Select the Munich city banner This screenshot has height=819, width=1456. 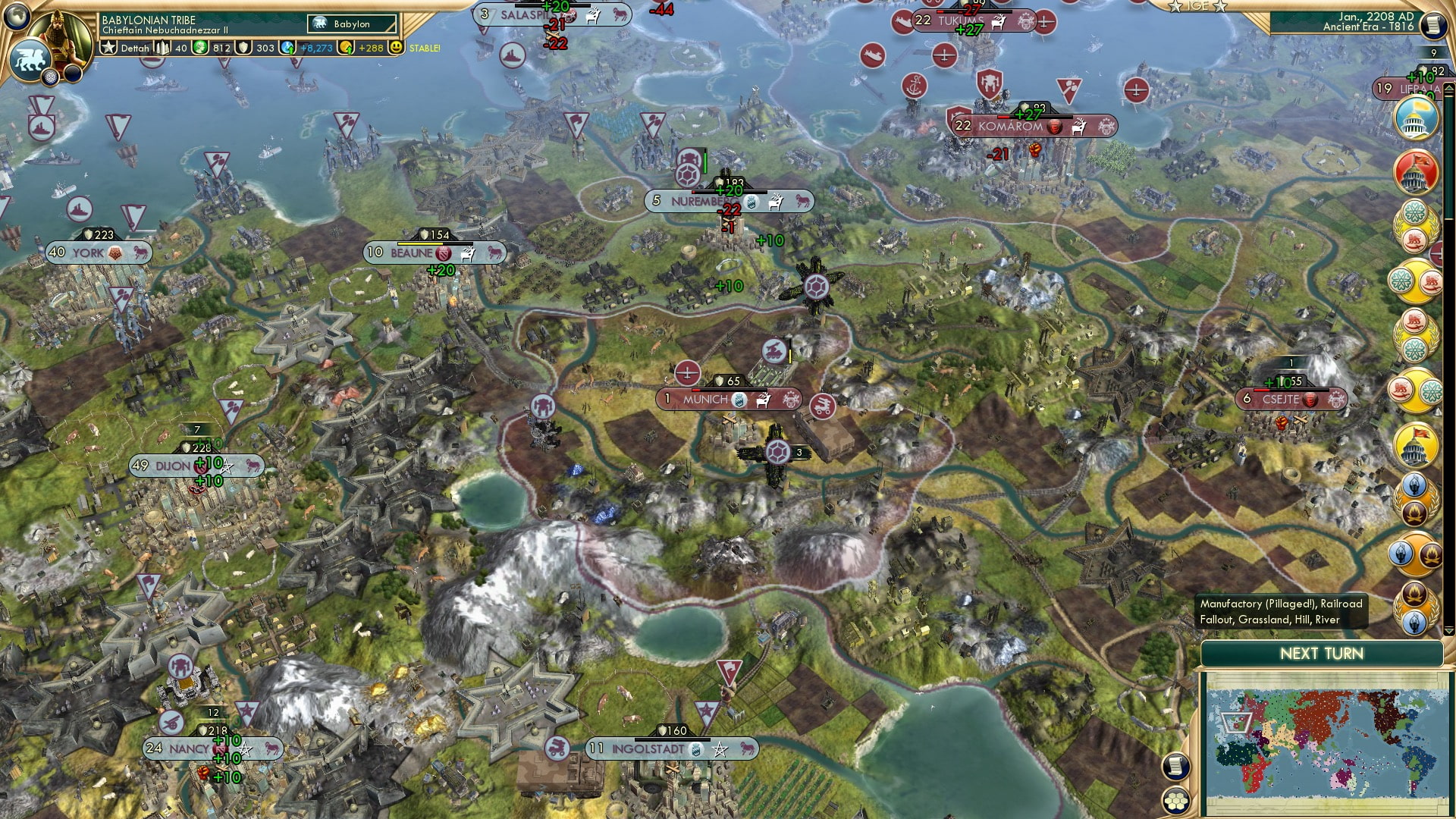(705, 397)
